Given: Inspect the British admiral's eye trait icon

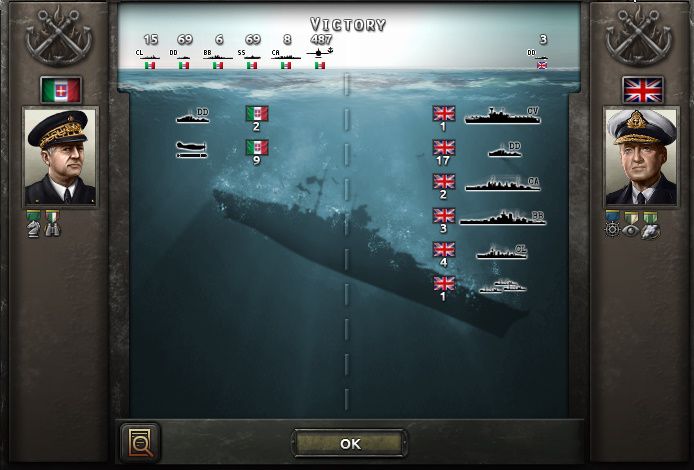Looking at the screenshot, I should [x=631, y=229].
